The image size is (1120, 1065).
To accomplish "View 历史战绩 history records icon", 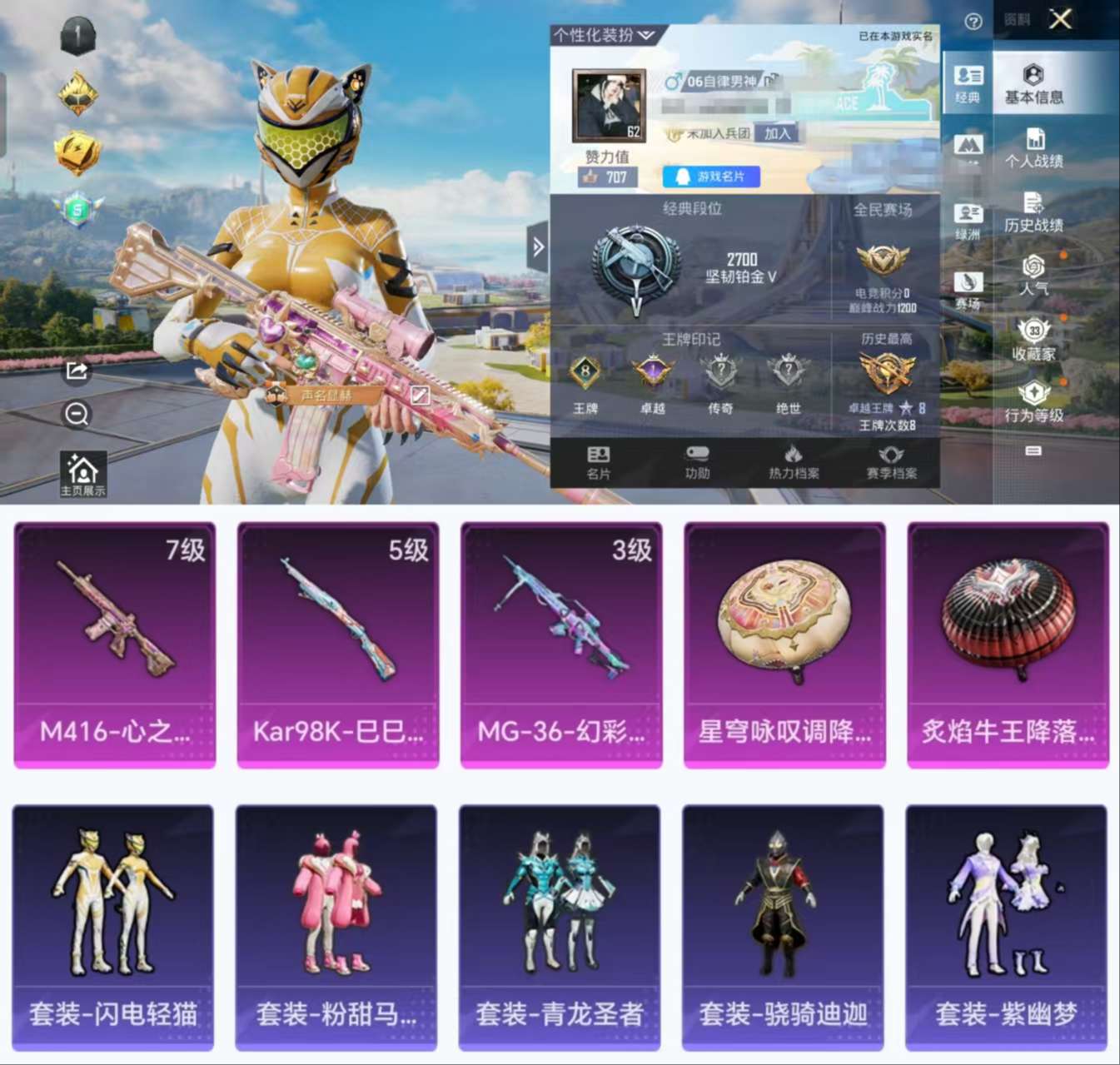I will tap(1035, 208).
